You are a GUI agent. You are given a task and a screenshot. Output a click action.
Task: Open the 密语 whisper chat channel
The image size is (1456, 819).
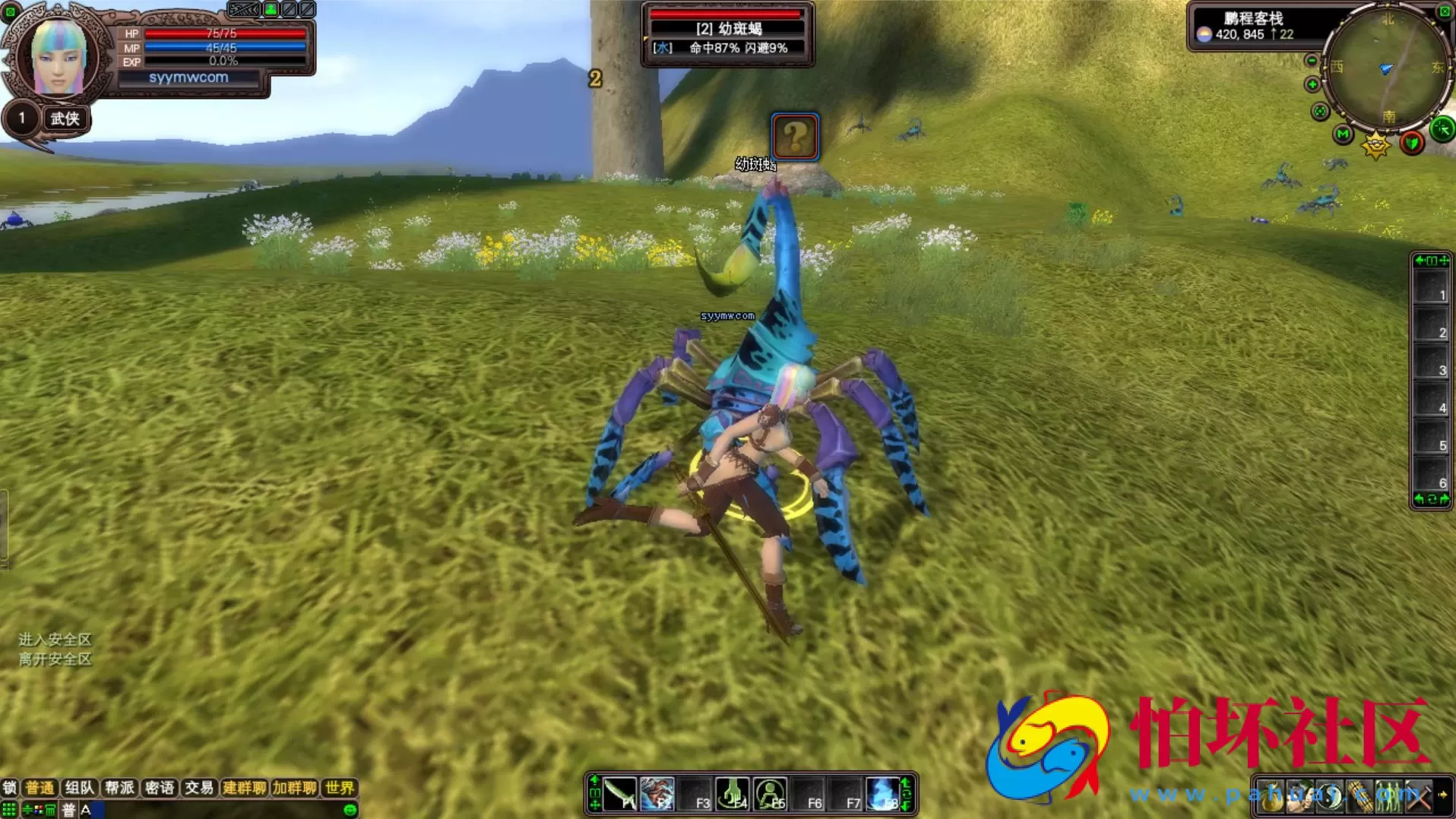coord(160,788)
